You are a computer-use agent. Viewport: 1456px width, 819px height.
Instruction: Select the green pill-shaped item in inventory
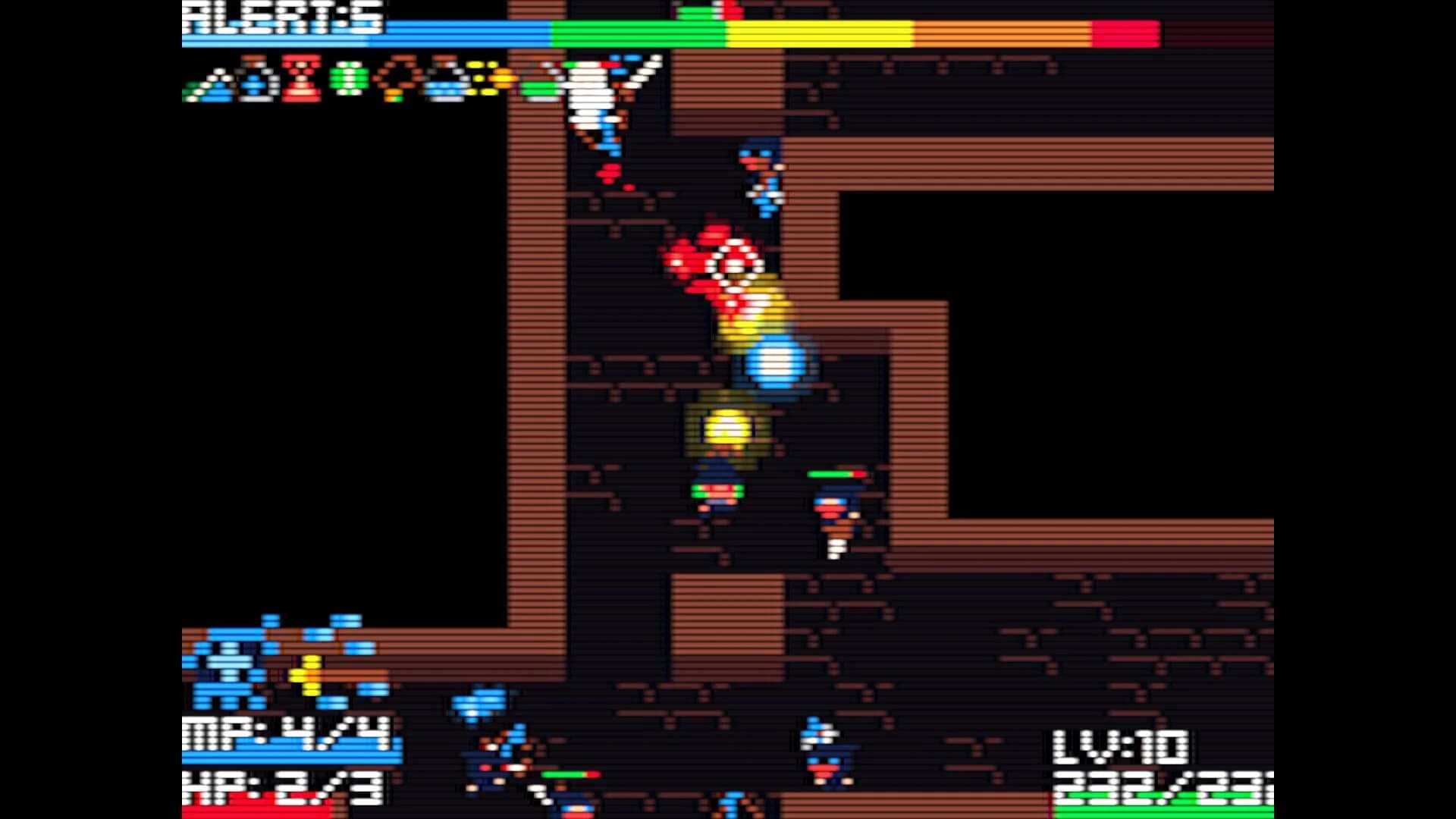click(347, 80)
